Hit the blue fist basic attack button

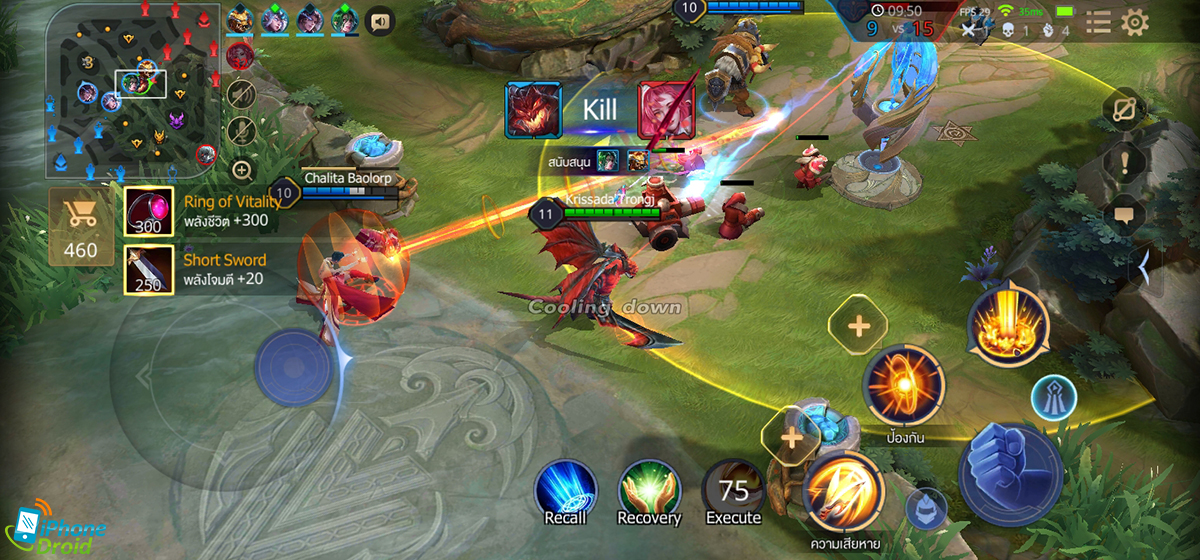click(1009, 468)
